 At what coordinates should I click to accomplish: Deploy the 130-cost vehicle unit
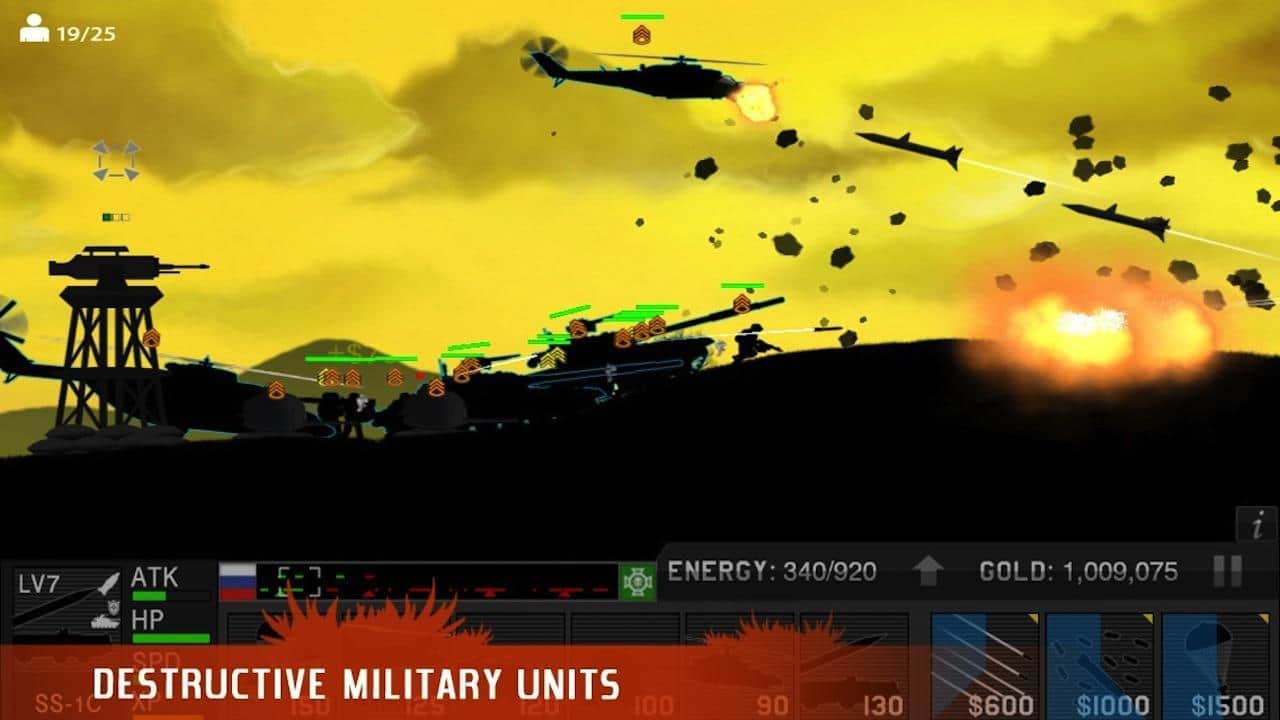click(x=855, y=660)
